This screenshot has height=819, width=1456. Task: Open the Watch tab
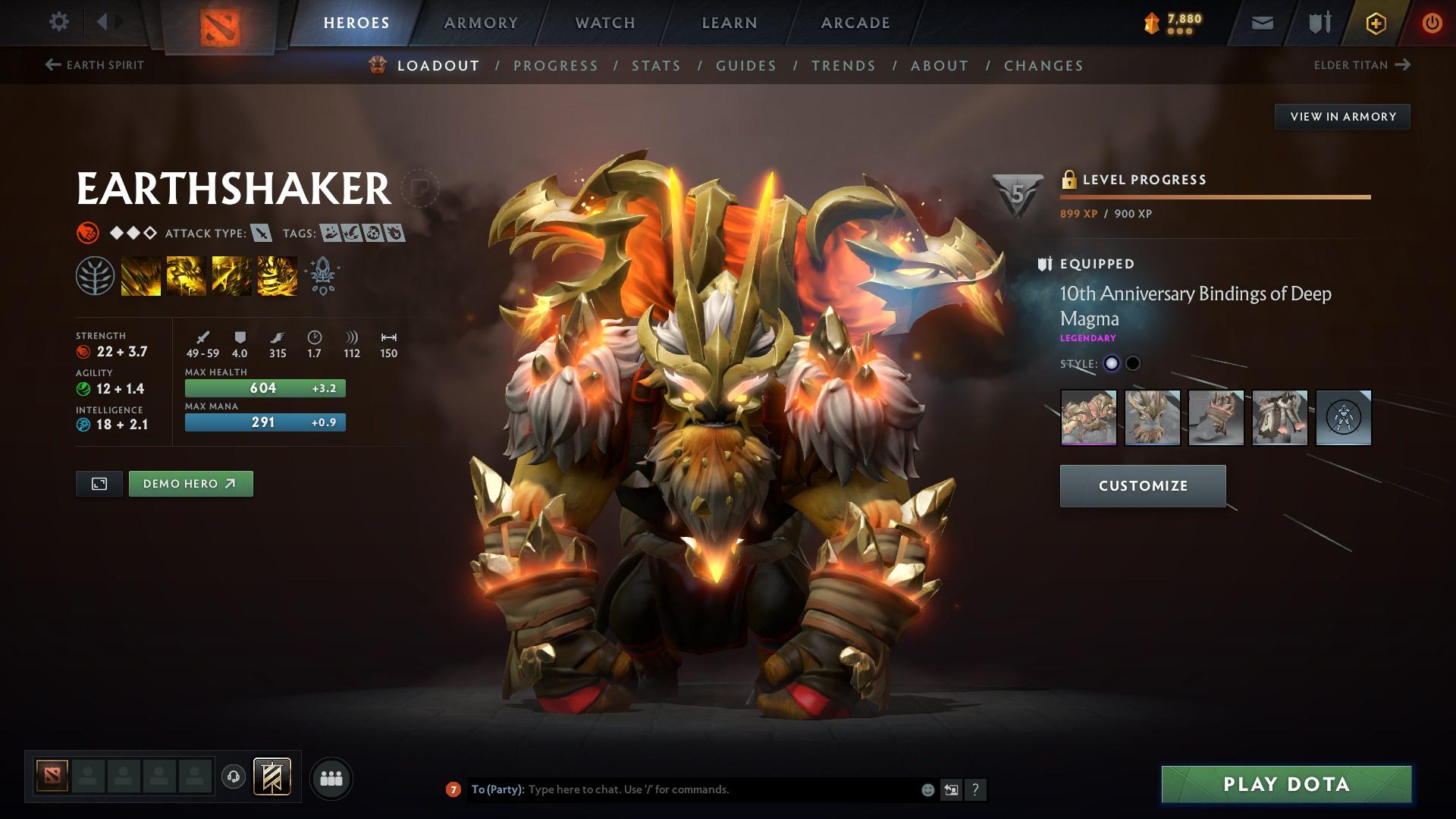(x=605, y=23)
